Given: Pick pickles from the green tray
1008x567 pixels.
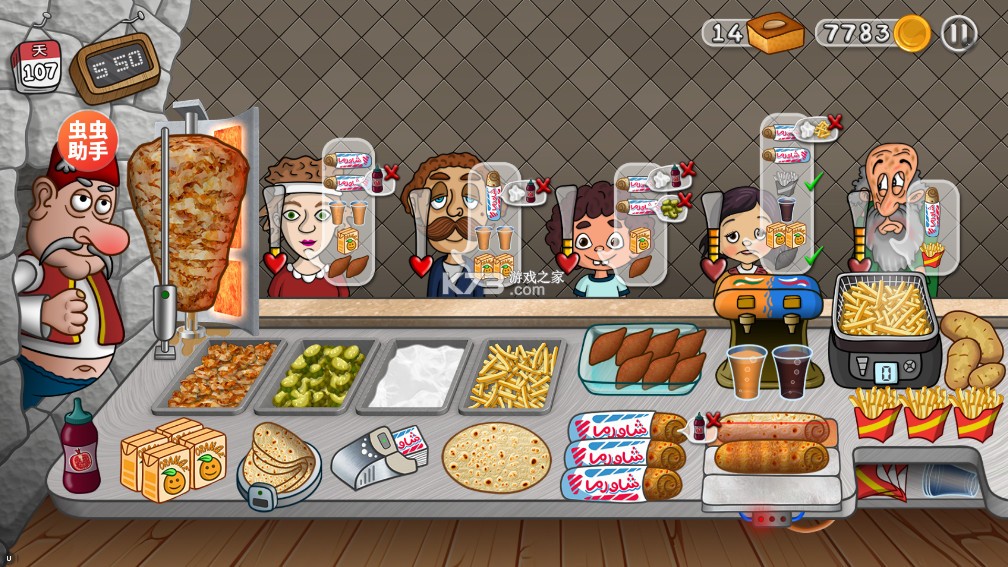Looking at the screenshot, I should [319, 374].
